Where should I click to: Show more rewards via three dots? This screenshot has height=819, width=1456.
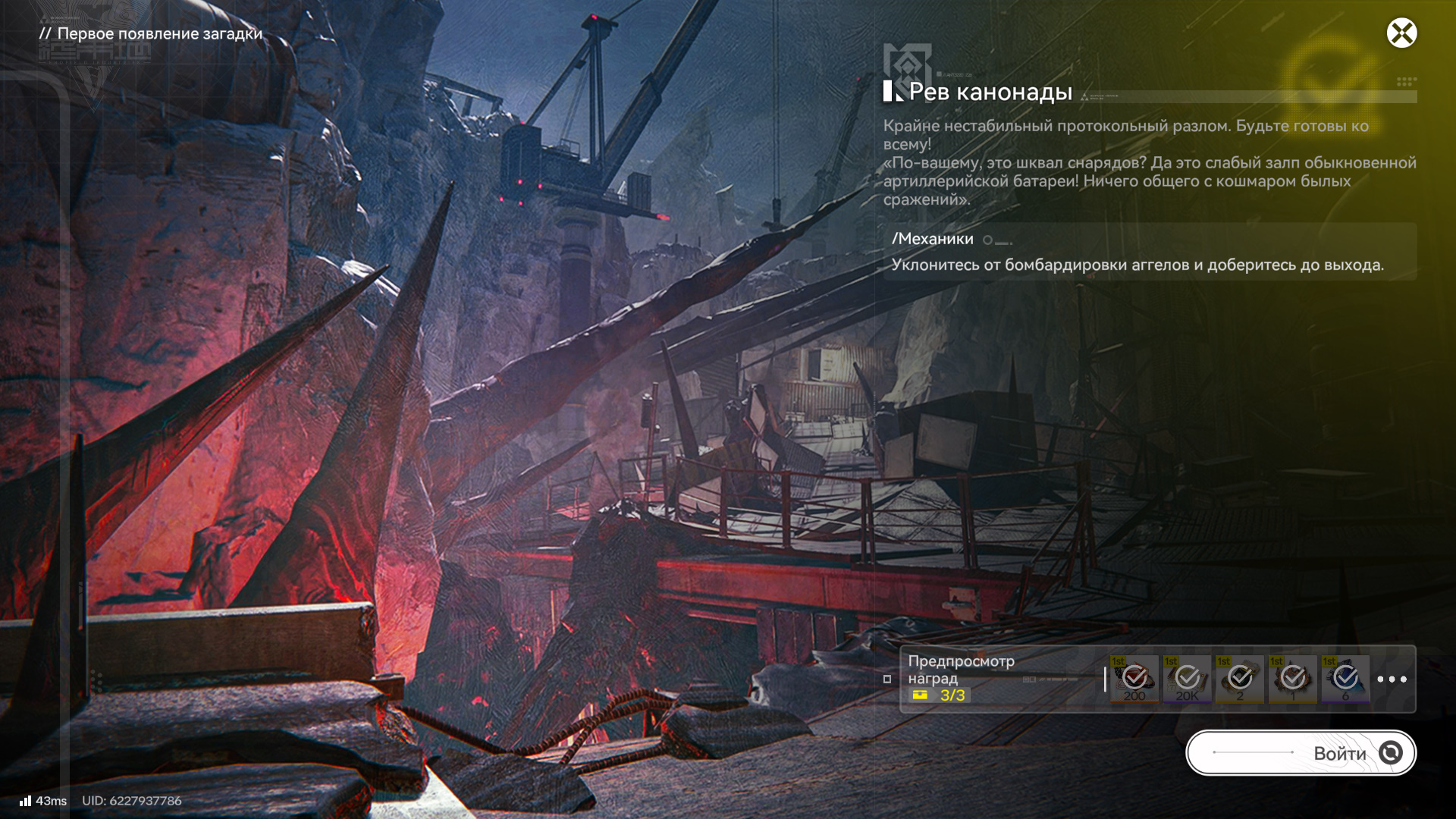pos(1392,679)
